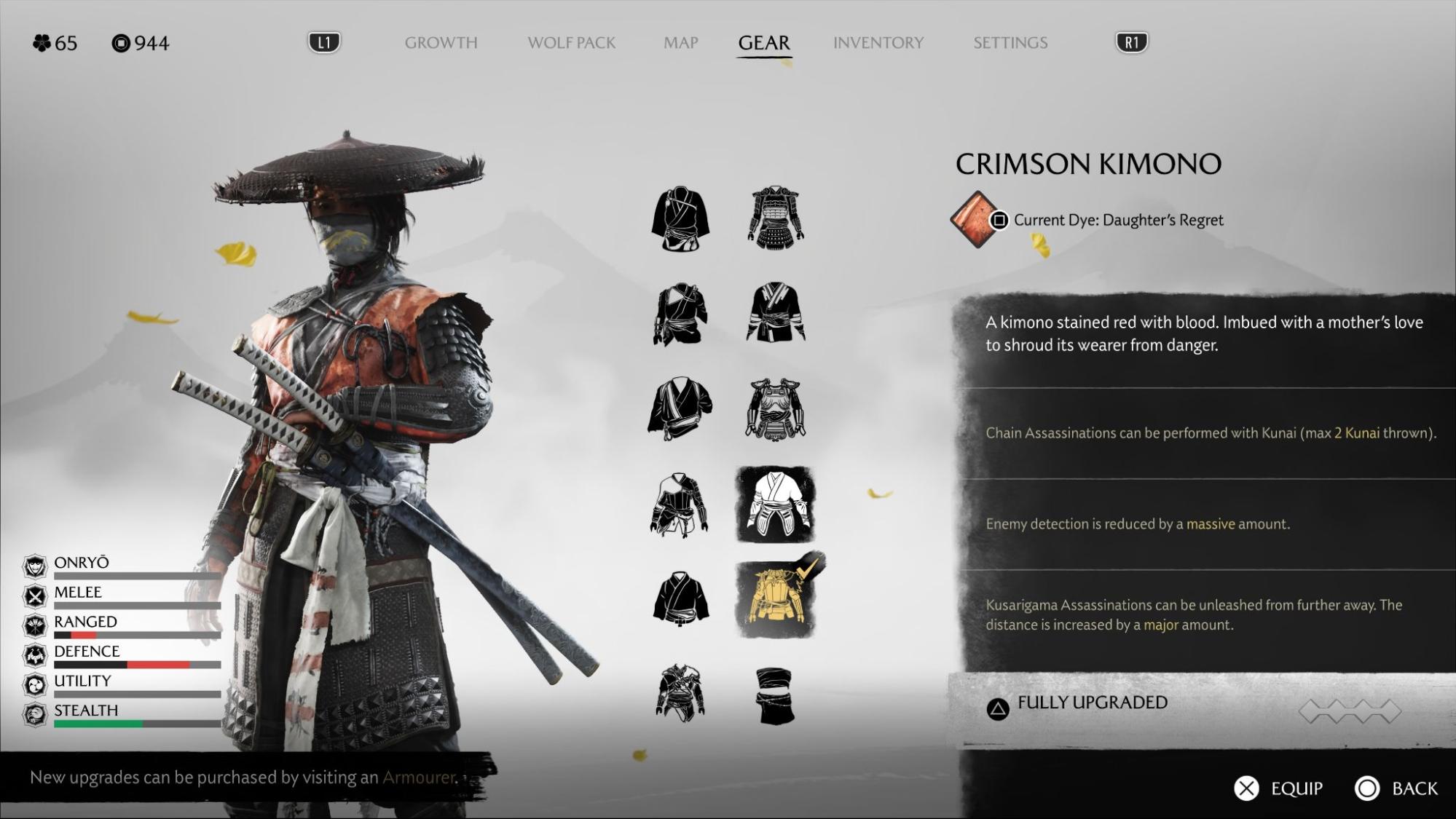This screenshot has width=1456, height=819.
Task: Switch to the Settings tab
Action: 1010,43
